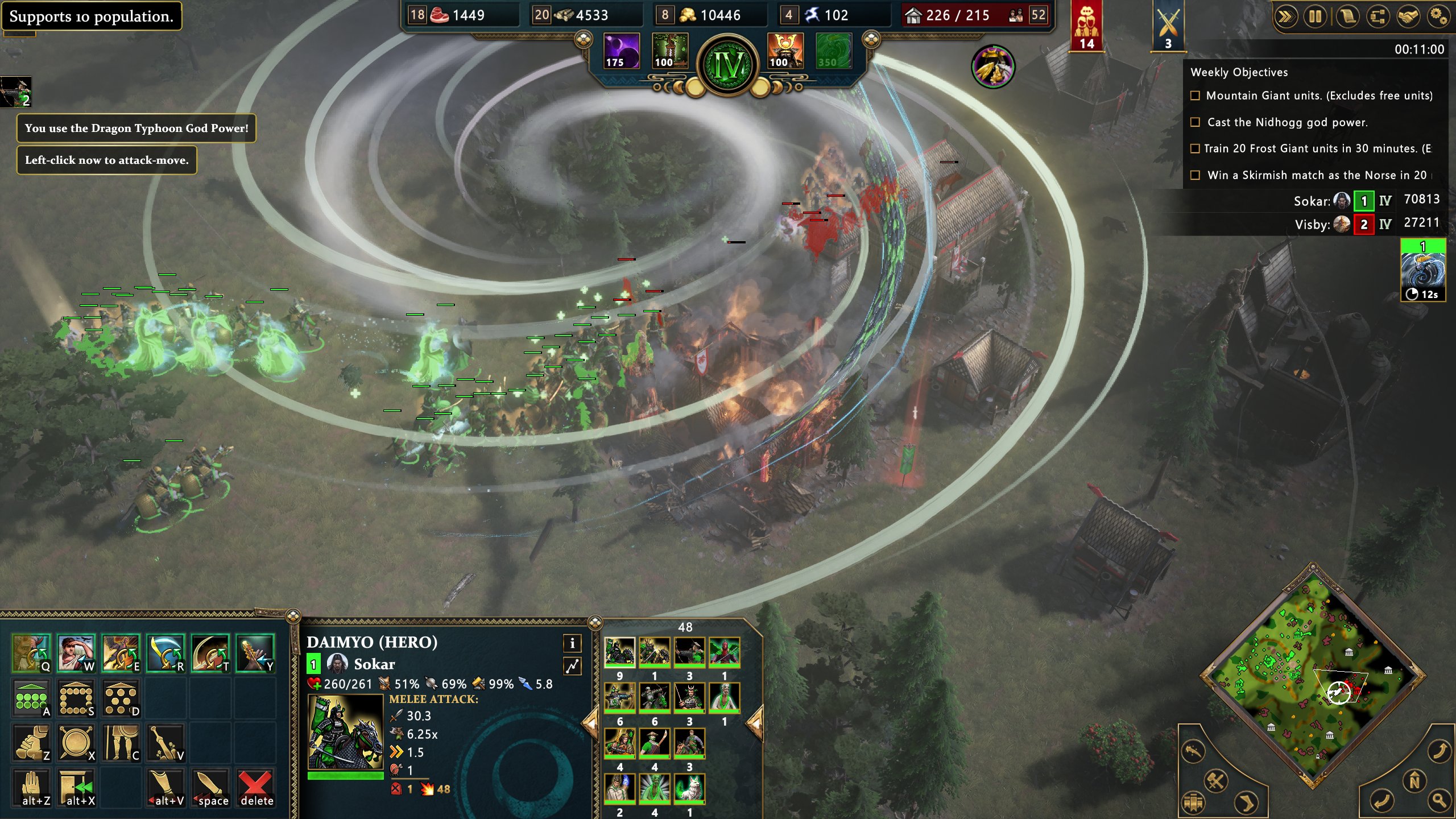
Task: Open the Daimyo unit info button
Action: tap(572, 643)
